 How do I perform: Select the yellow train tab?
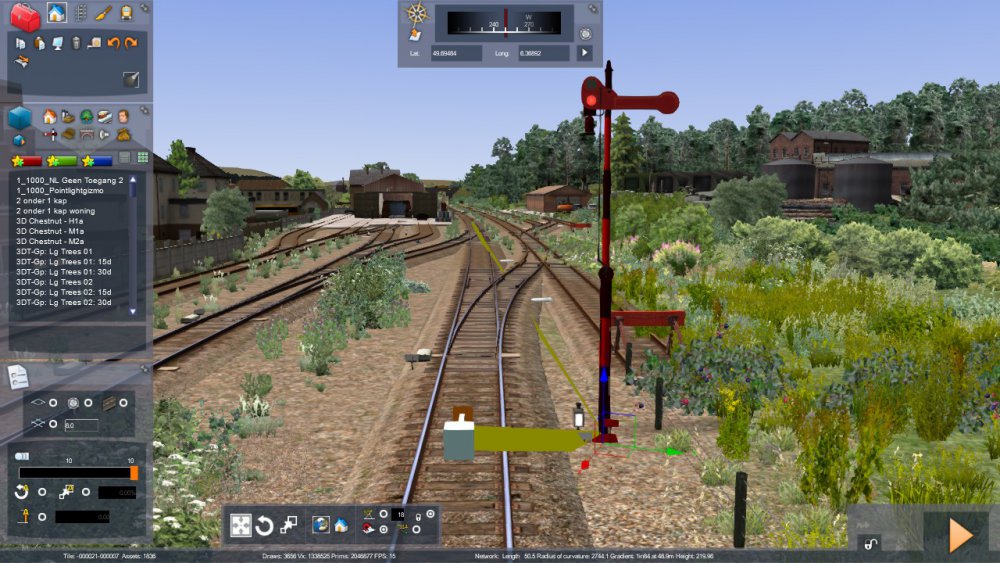tap(126, 13)
